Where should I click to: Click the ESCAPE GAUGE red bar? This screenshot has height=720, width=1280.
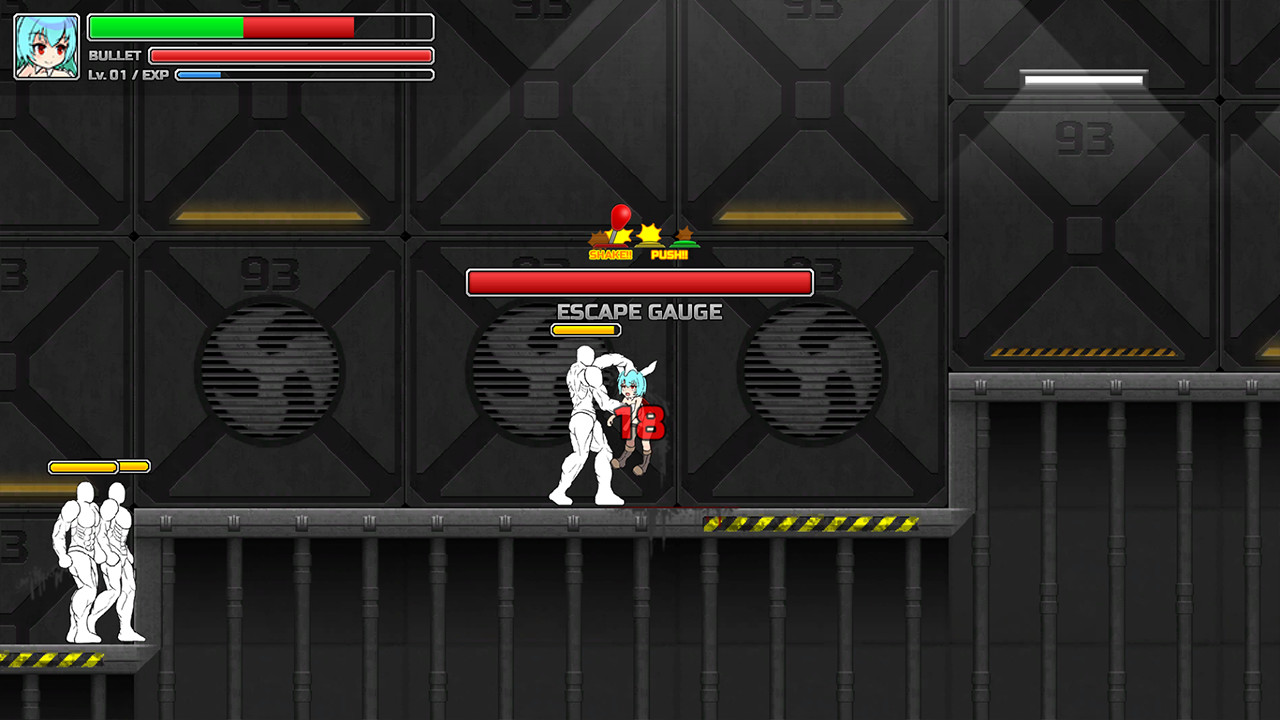coord(640,282)
